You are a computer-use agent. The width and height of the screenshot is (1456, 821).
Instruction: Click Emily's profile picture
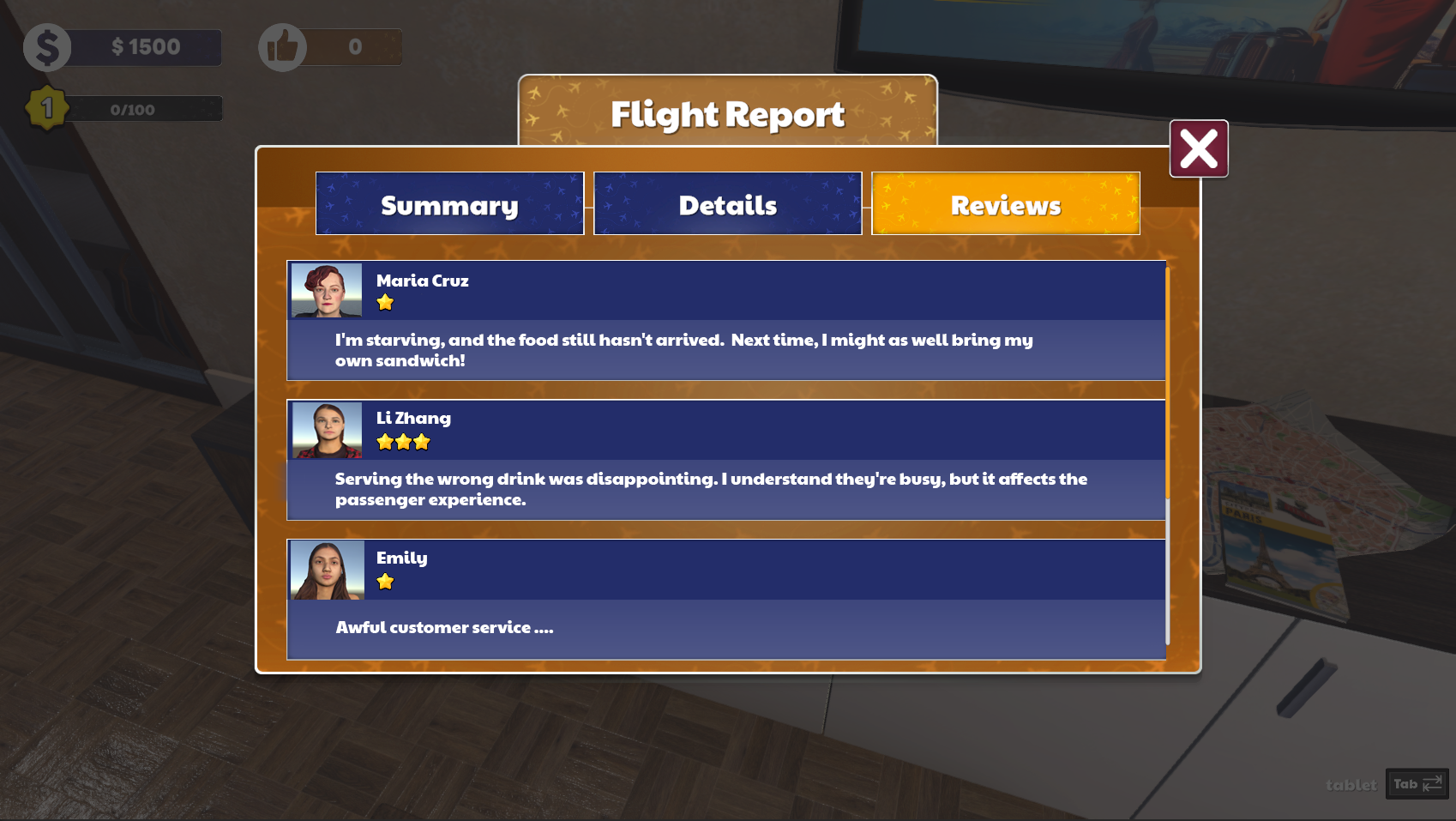coord(325,569)
